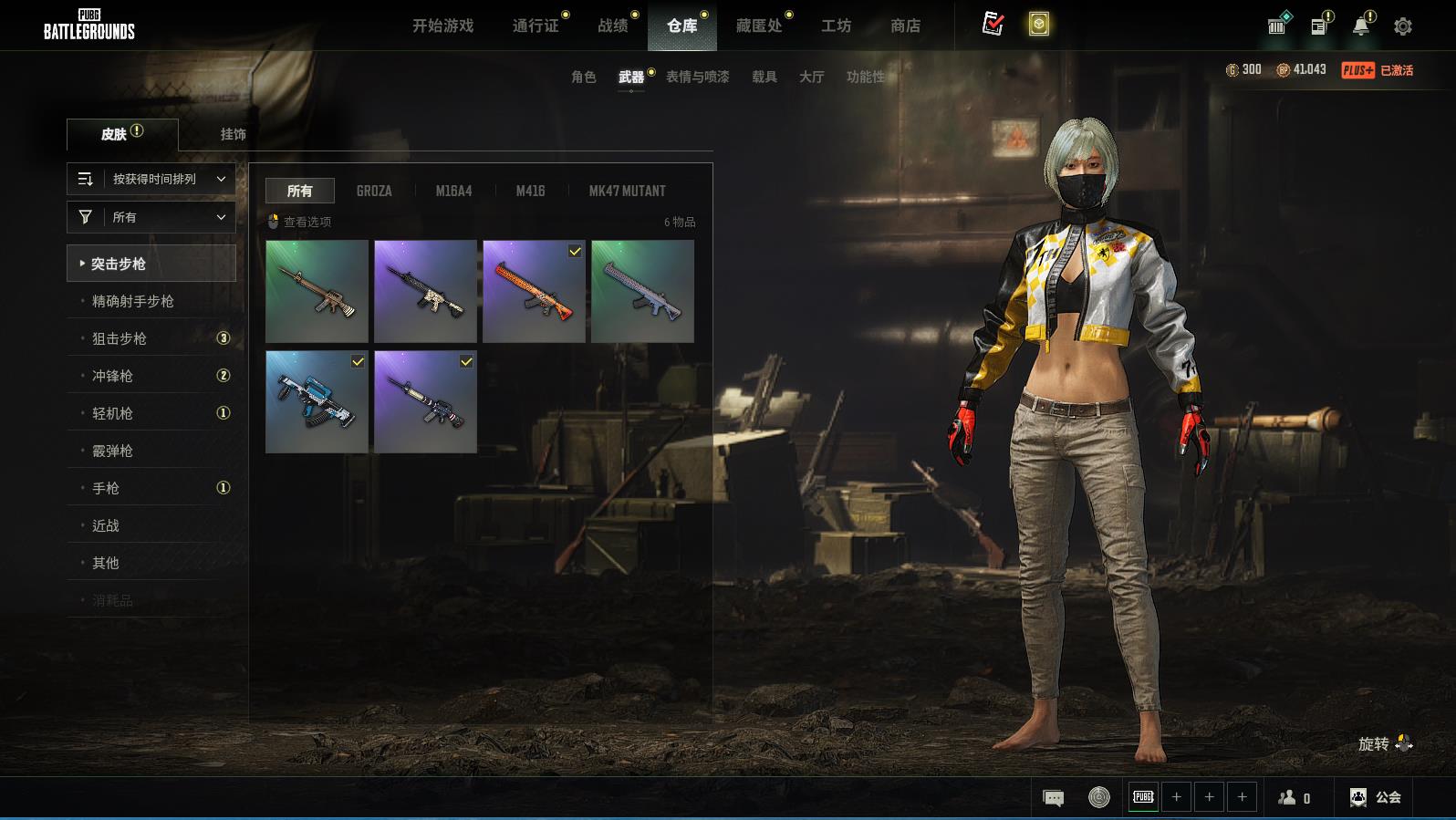Expand the 所有 filter dropdown

[x=151, y=217]
